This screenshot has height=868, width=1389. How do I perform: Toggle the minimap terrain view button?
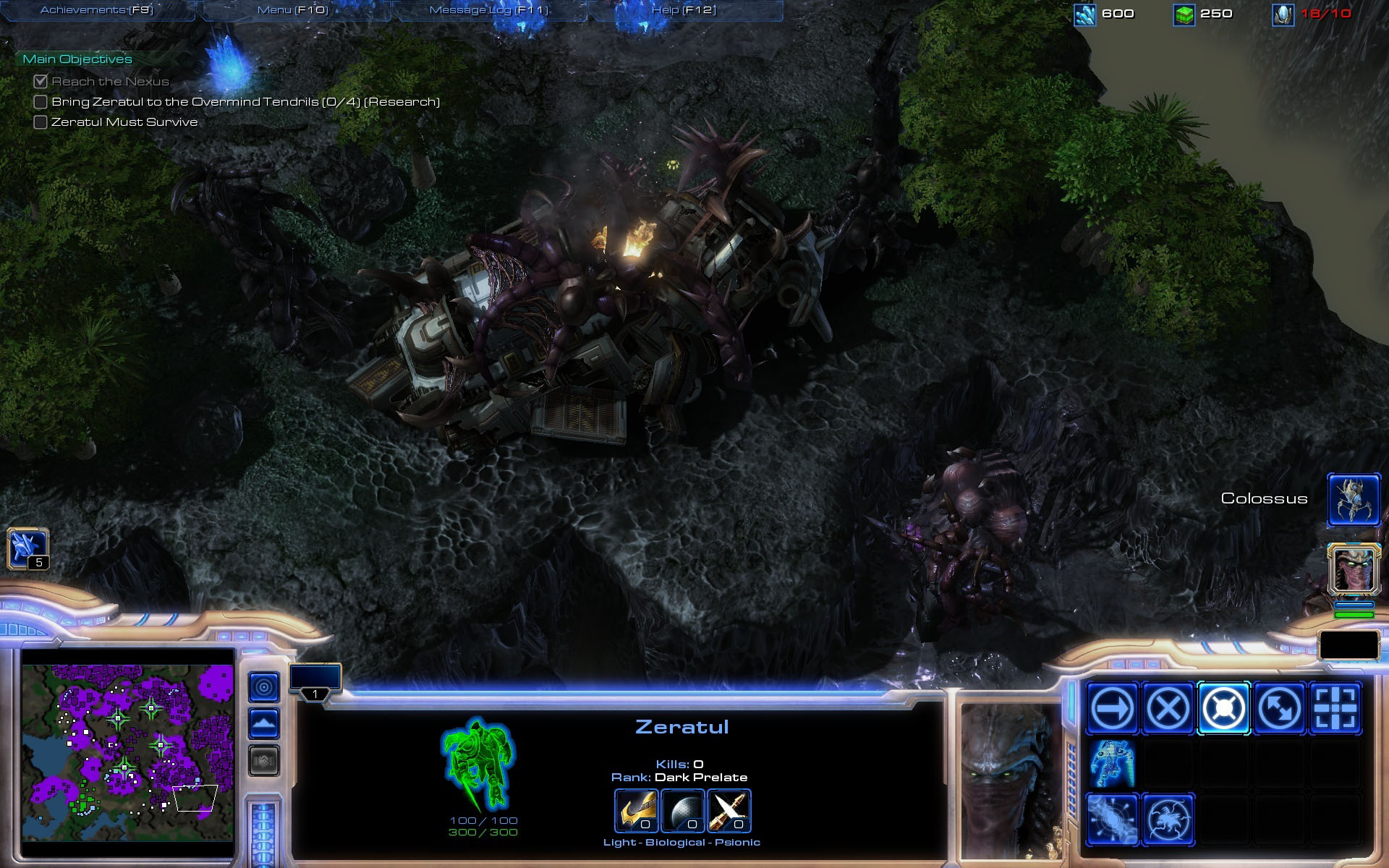coord(264,723)
